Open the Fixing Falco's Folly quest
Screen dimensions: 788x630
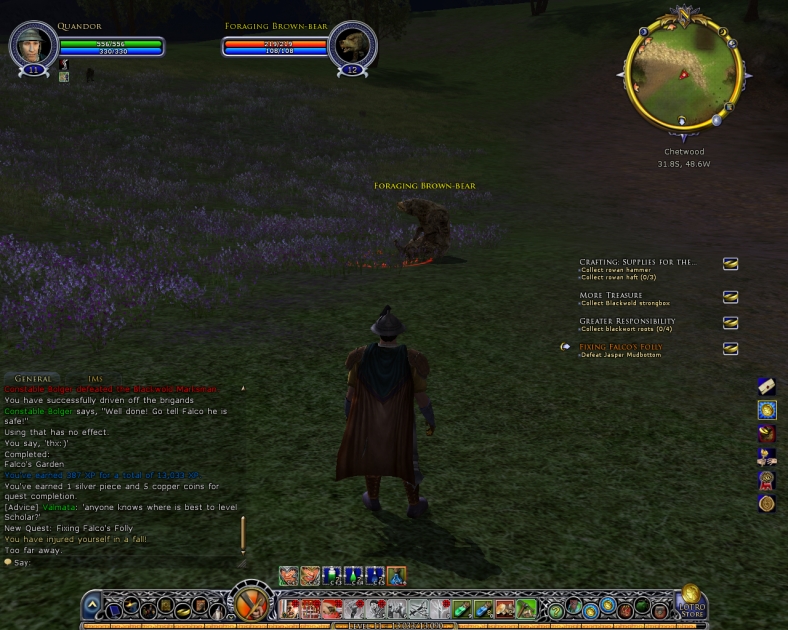tap(620, 347)
